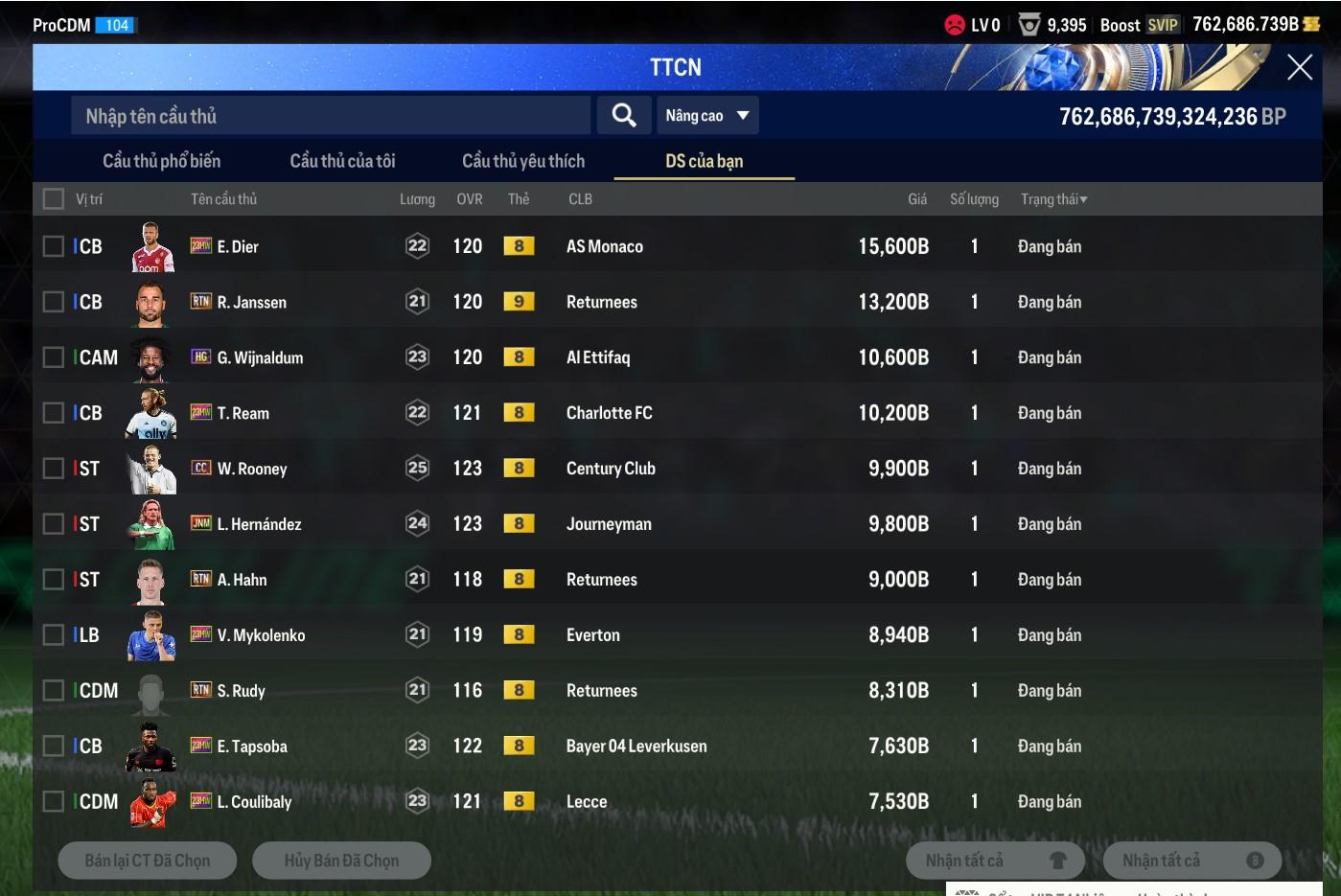Close the TTCN window
Image resolution: width=1341 pixels, height=896 pixels.
coord(1299,67)
